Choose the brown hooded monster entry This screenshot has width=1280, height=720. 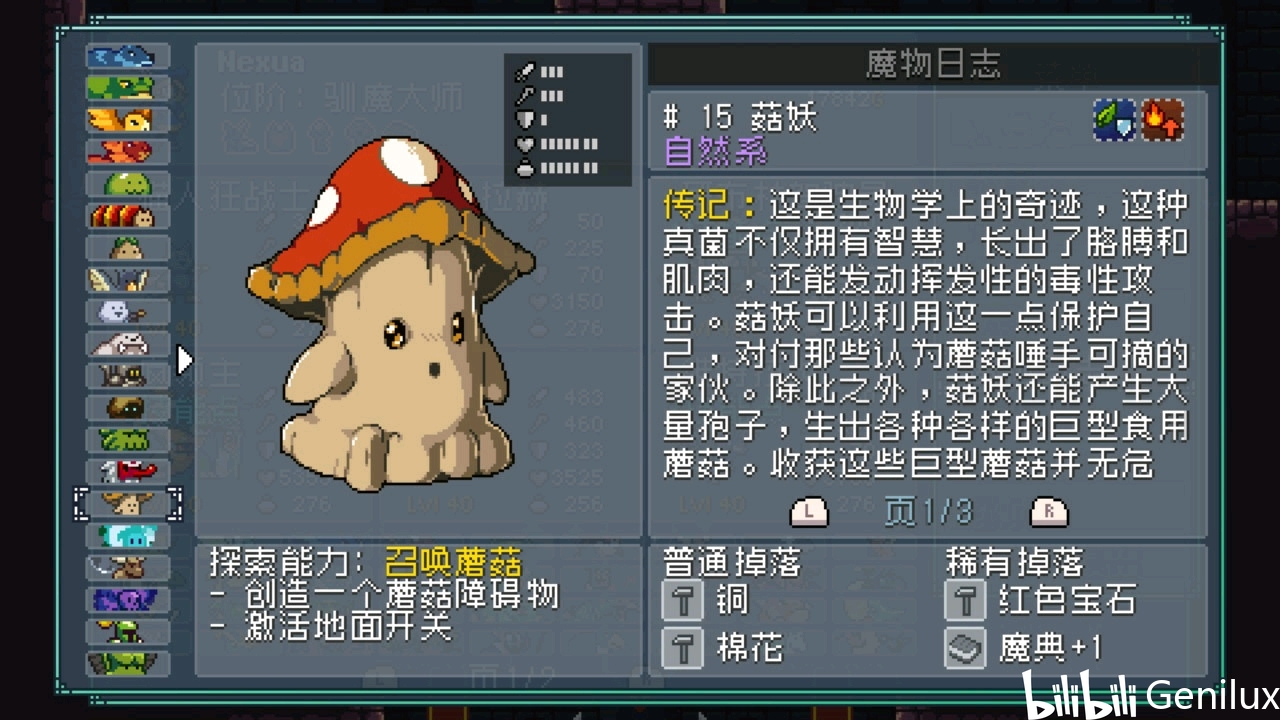pyautogui.click(x=127, y=408)
